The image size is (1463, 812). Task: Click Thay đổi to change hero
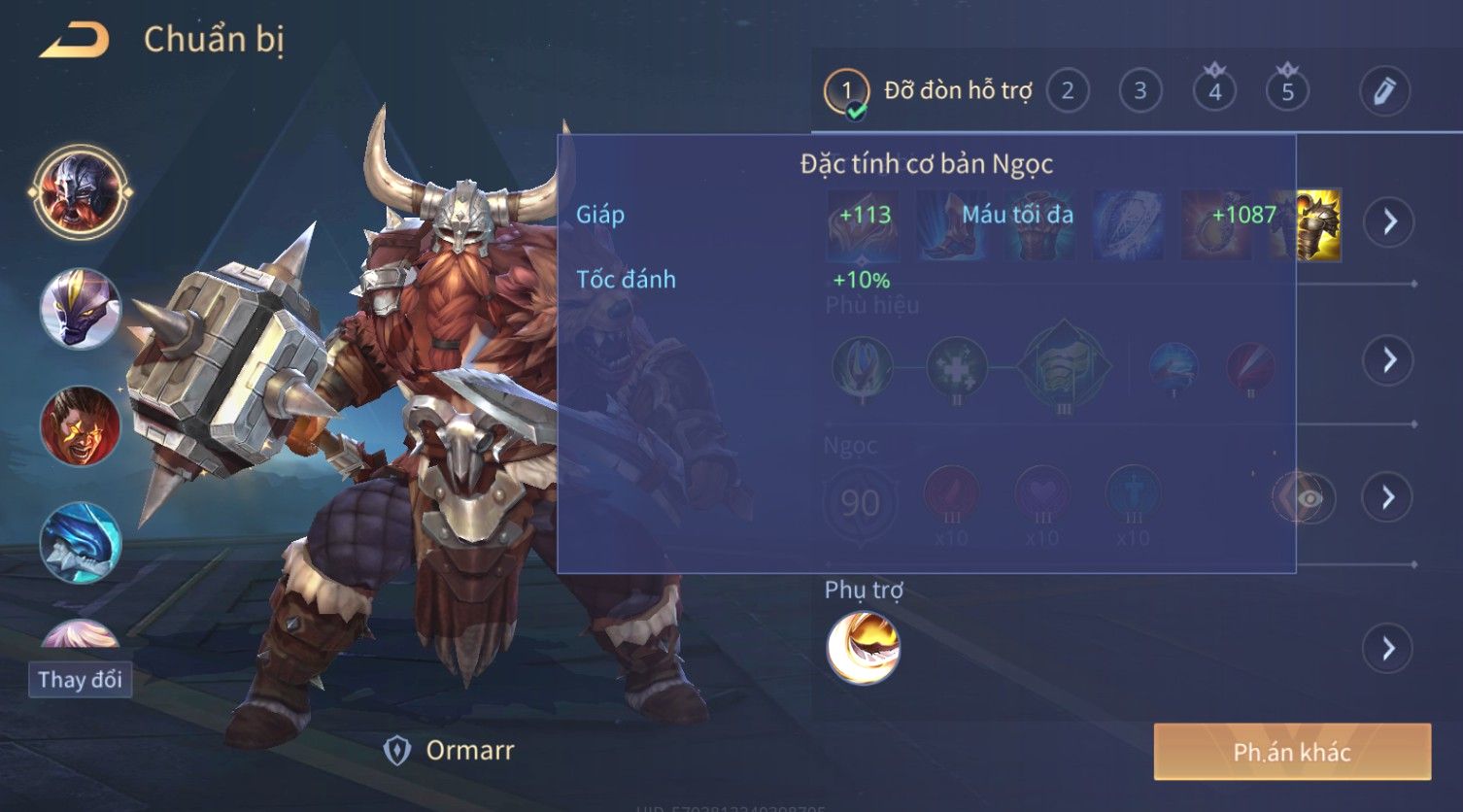point(80,679)
